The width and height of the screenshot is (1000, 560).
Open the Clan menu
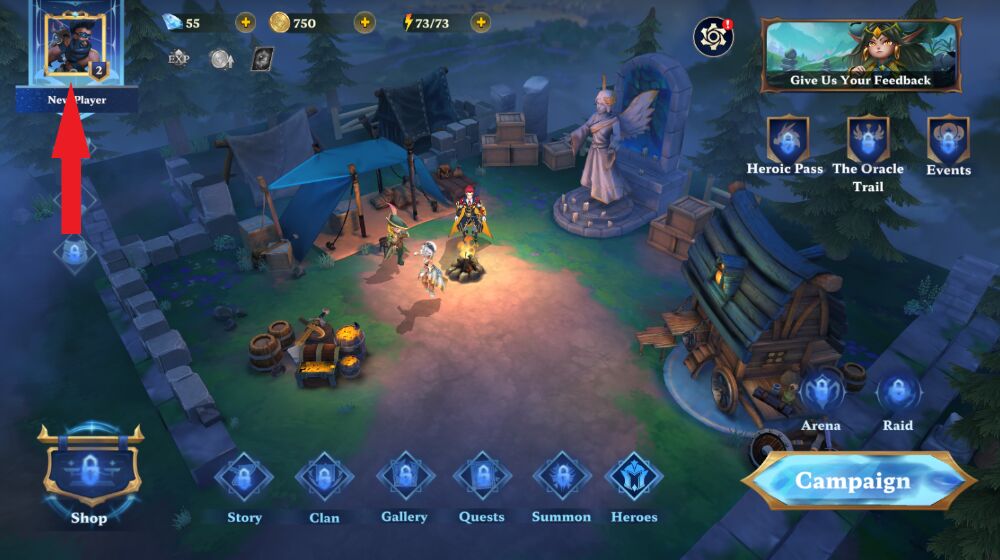[x=324, y=478]
